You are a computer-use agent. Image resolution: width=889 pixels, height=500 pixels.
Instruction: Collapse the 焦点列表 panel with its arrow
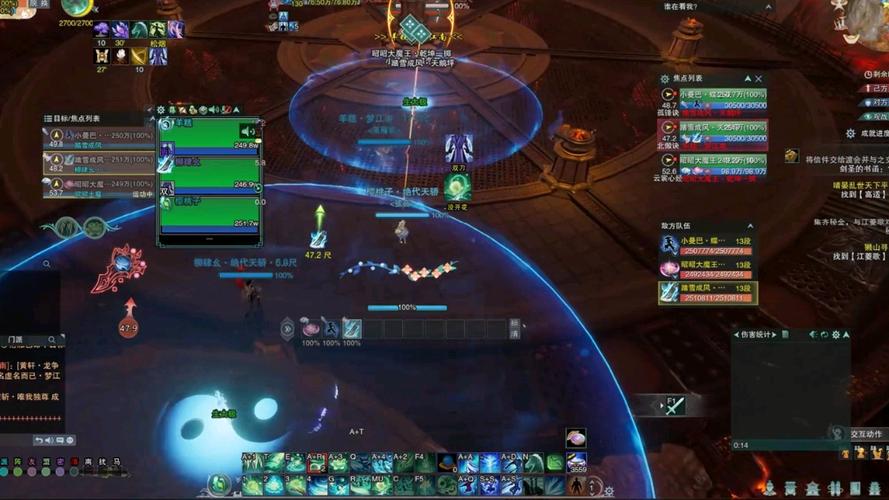point(747,78)
